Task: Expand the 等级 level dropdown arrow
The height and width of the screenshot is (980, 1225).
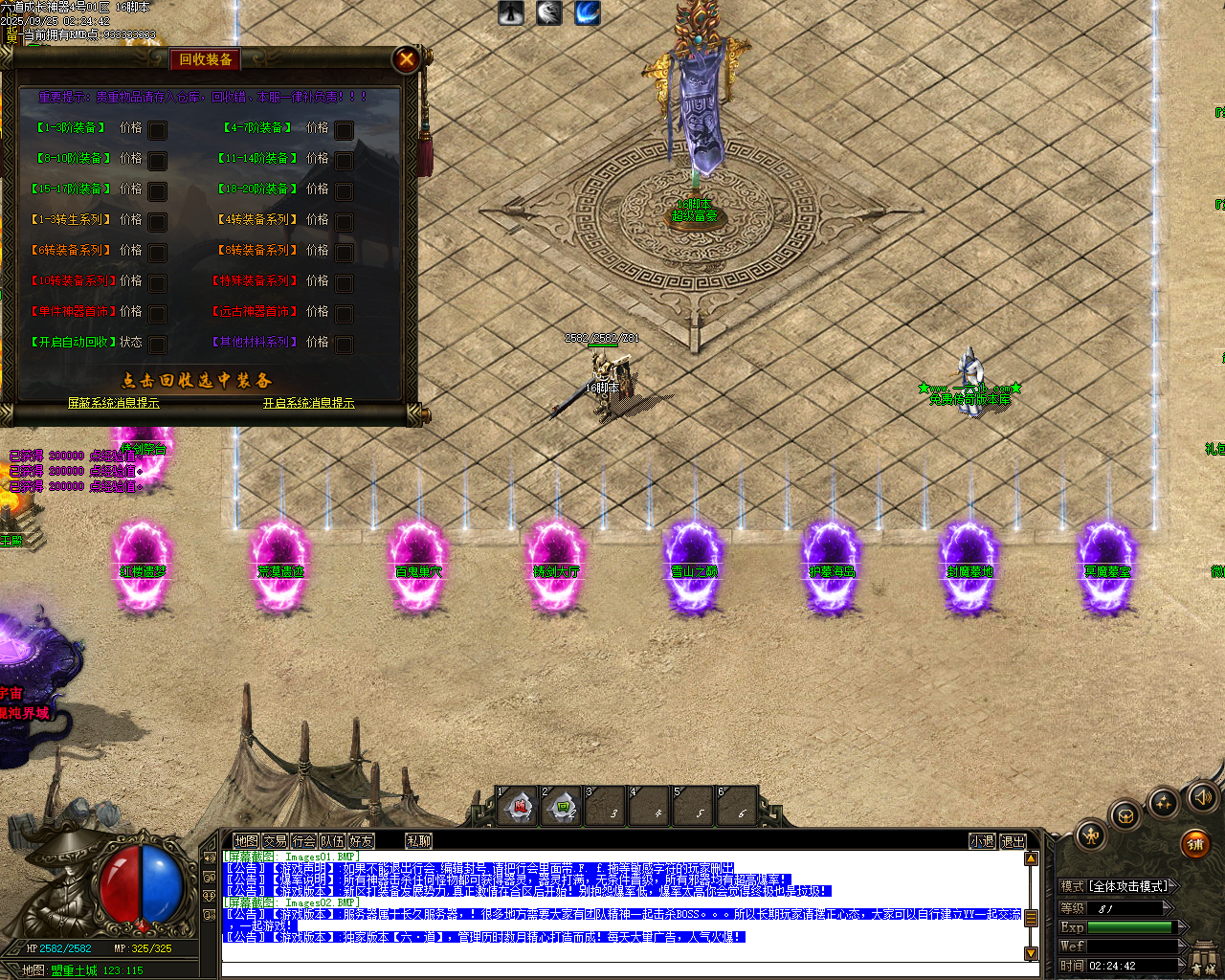Action: coord(1167,907)
